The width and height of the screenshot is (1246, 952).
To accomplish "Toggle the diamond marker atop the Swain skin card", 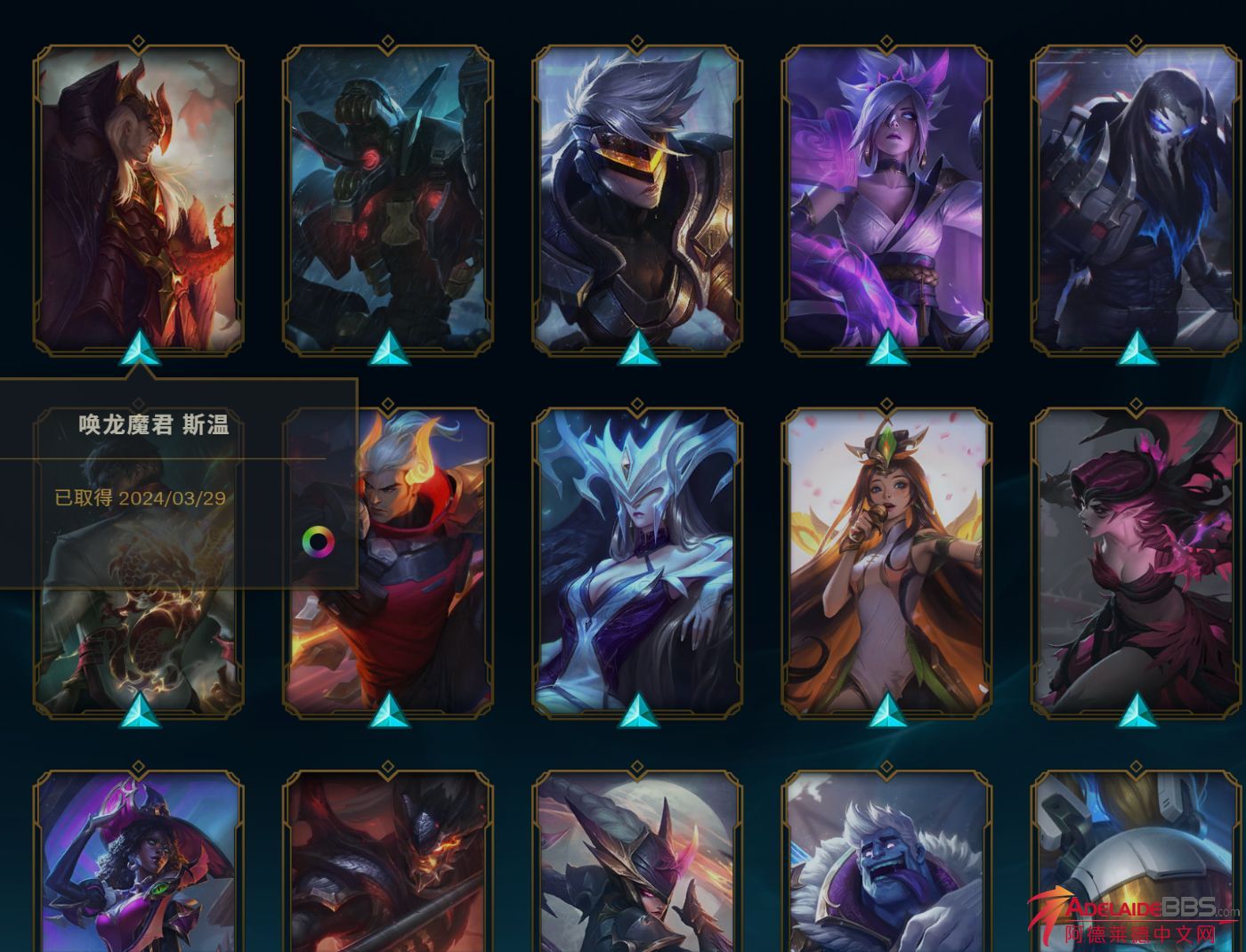I will coord(138,39).
